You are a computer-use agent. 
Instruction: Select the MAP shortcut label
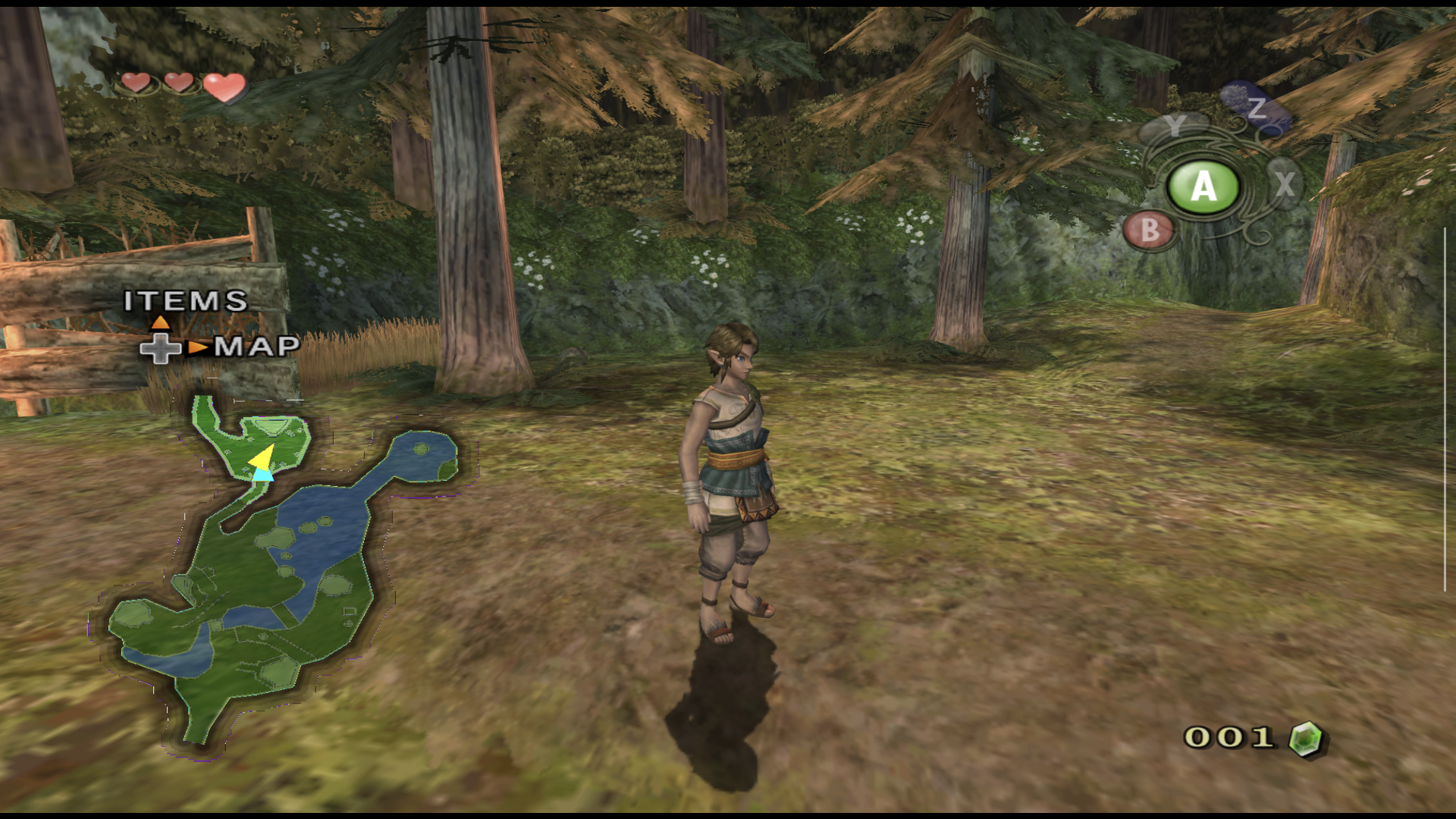point(256,347)
